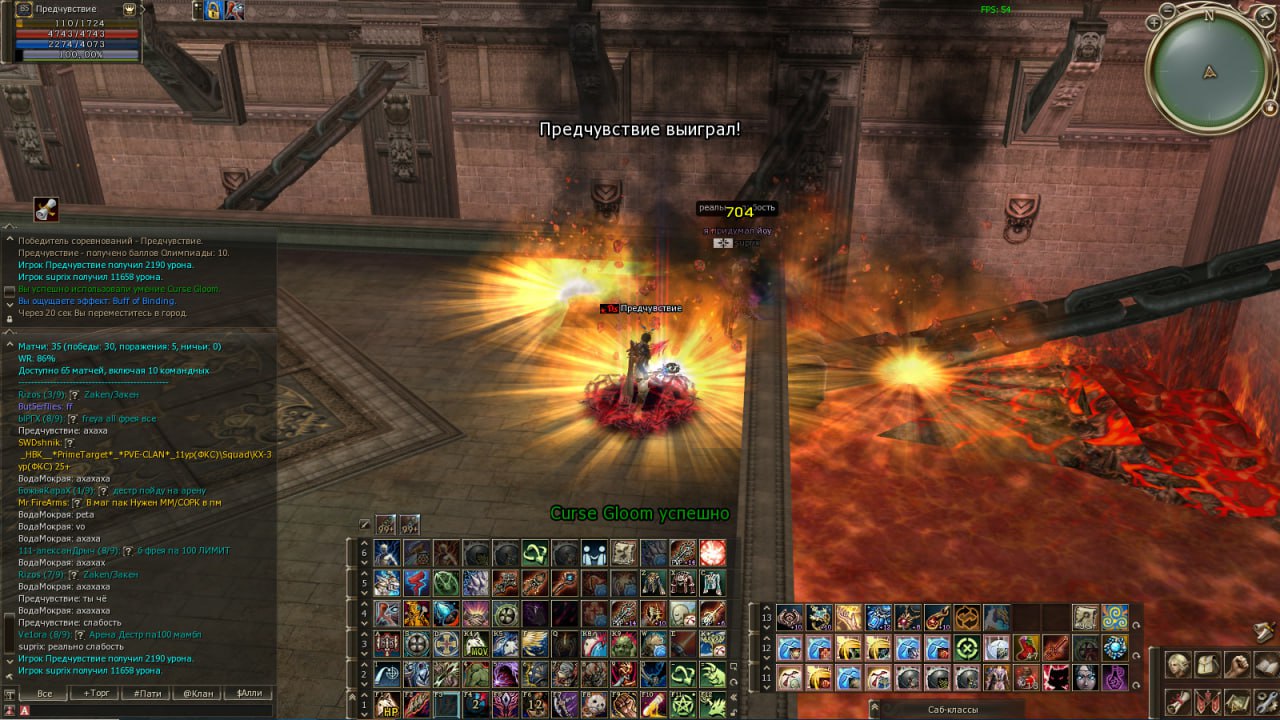Activate the green pentagram skill slot
The image size is (1280, 720).
pyautogui.click(x=684, y=705)
